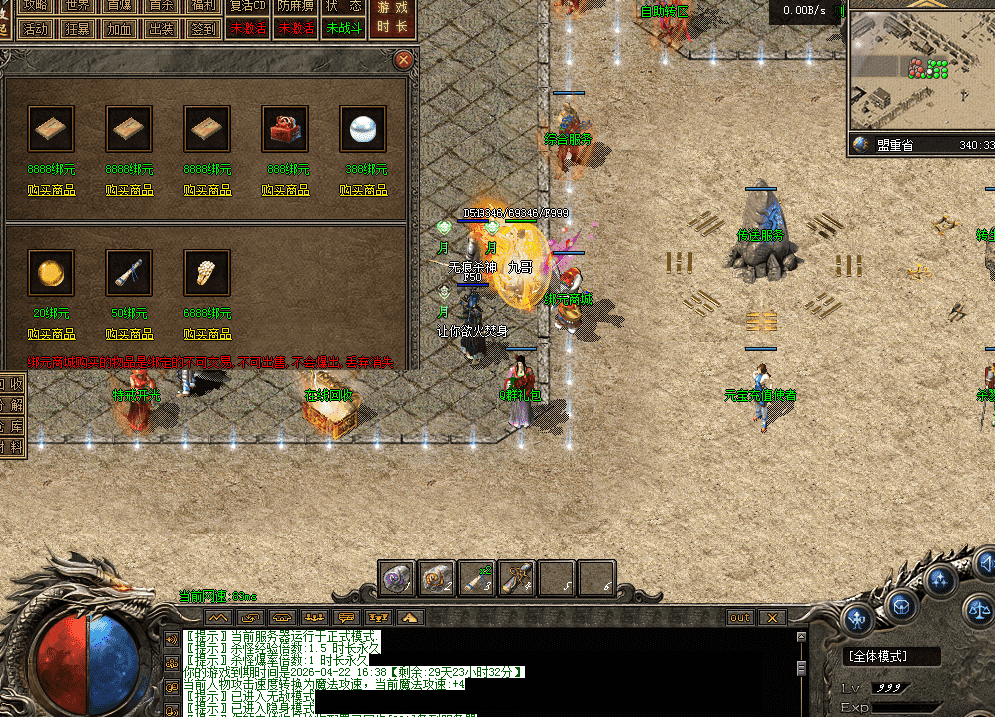Toggle the 全体模式 attack mode
The width and height of the screenshot is (995, 717).
click(x=892, y=656)
